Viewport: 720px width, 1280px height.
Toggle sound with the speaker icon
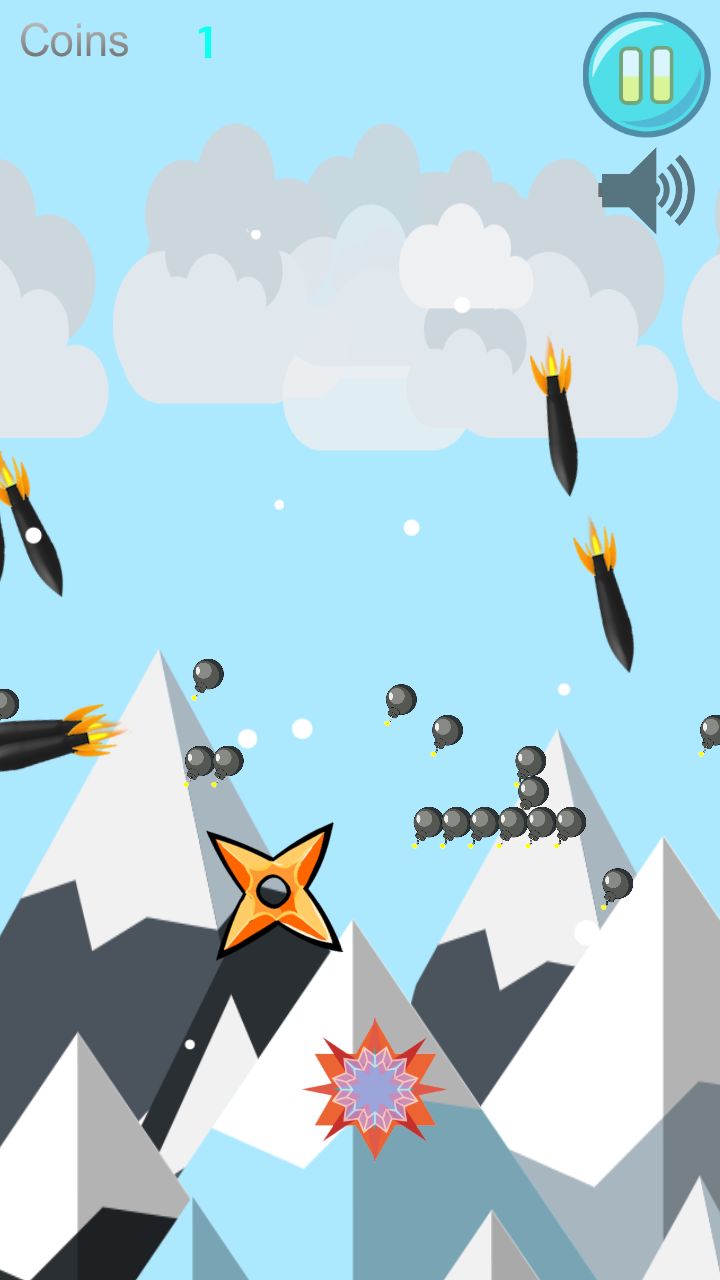coord(646,189)
